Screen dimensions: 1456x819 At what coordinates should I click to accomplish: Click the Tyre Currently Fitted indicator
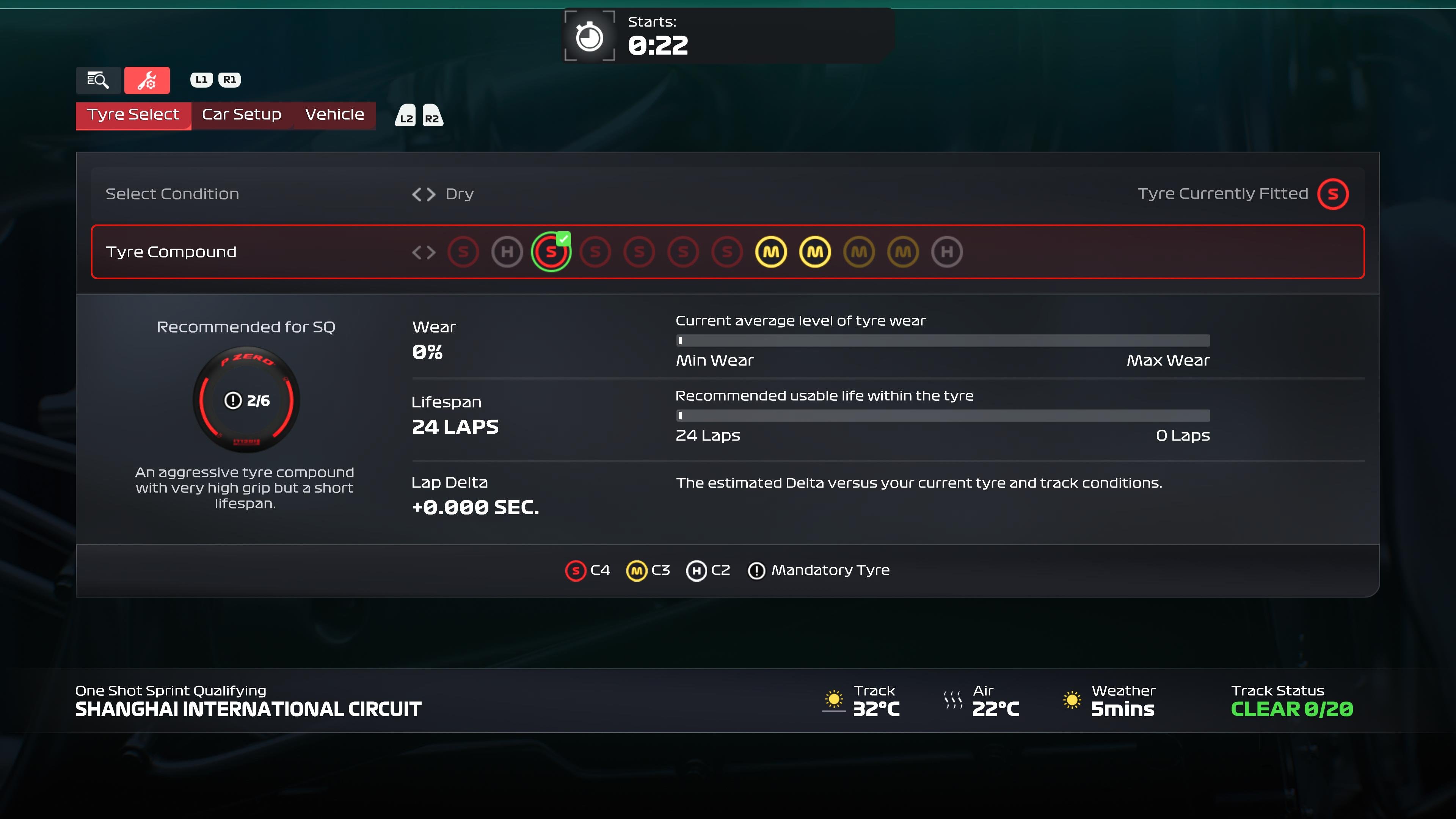click(1334, 194)
